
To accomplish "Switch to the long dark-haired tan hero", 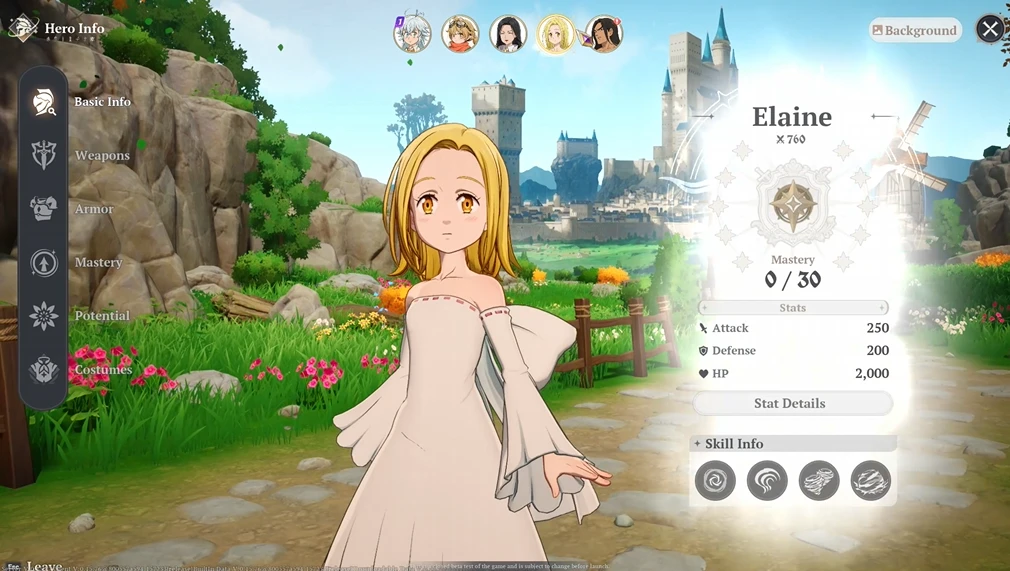I will 603,33.
